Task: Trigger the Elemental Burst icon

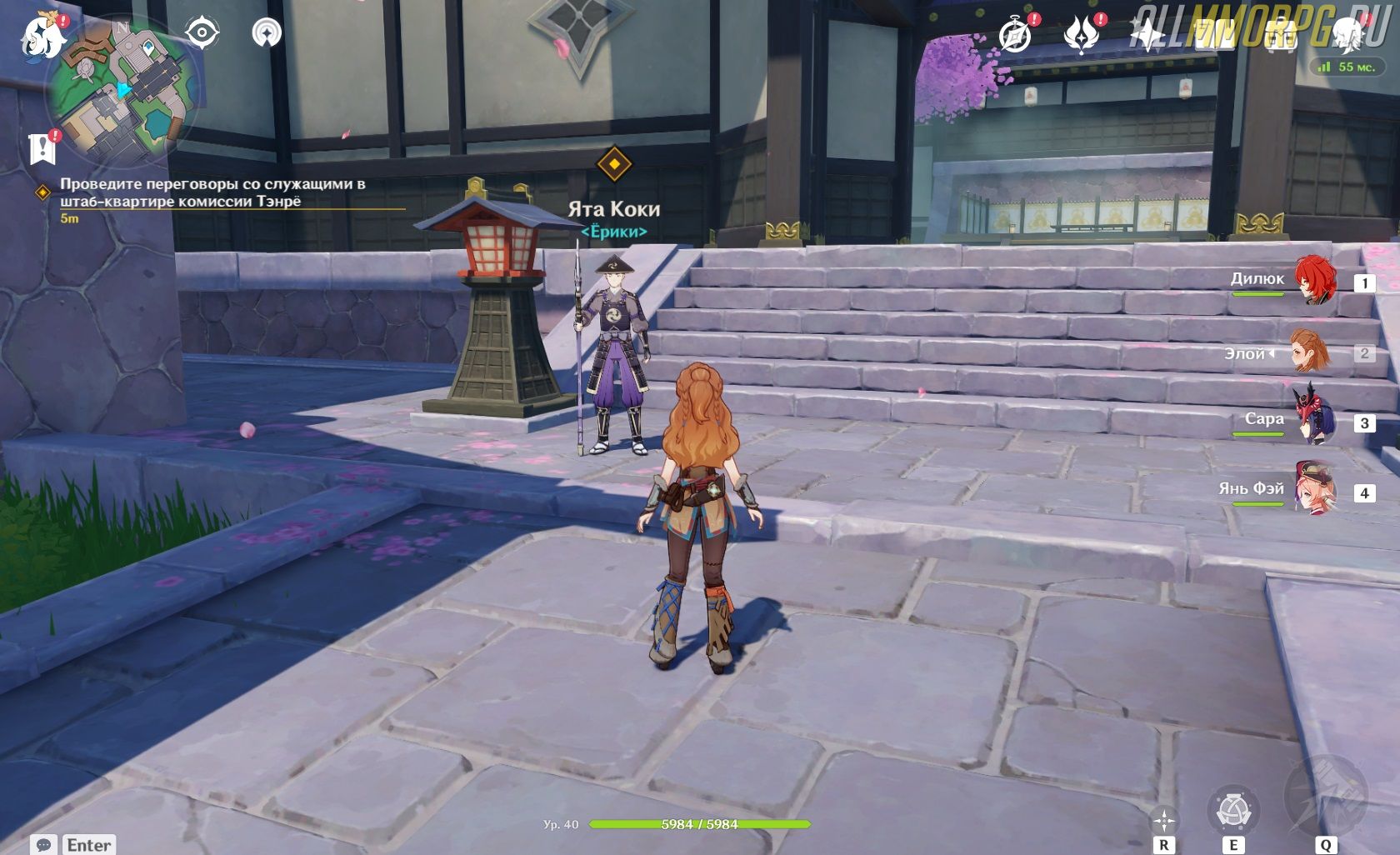Action: coord(1325,800)
